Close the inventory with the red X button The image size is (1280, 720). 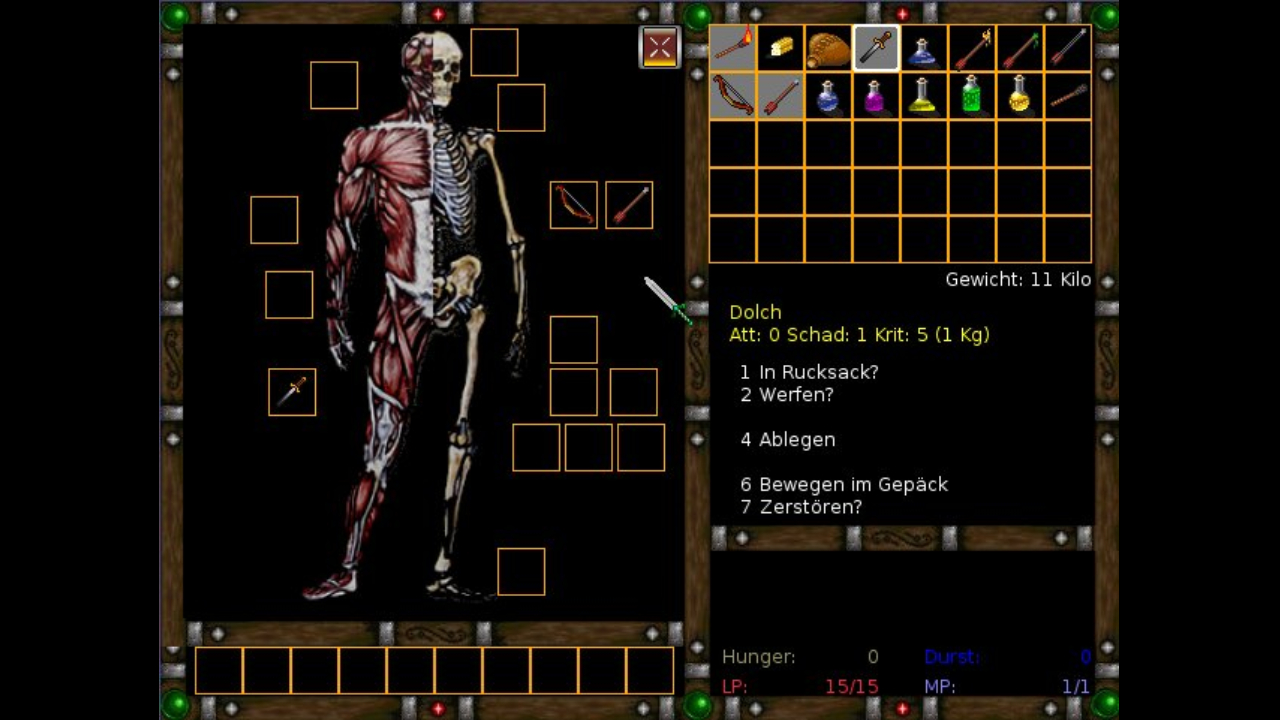[659, 46]
